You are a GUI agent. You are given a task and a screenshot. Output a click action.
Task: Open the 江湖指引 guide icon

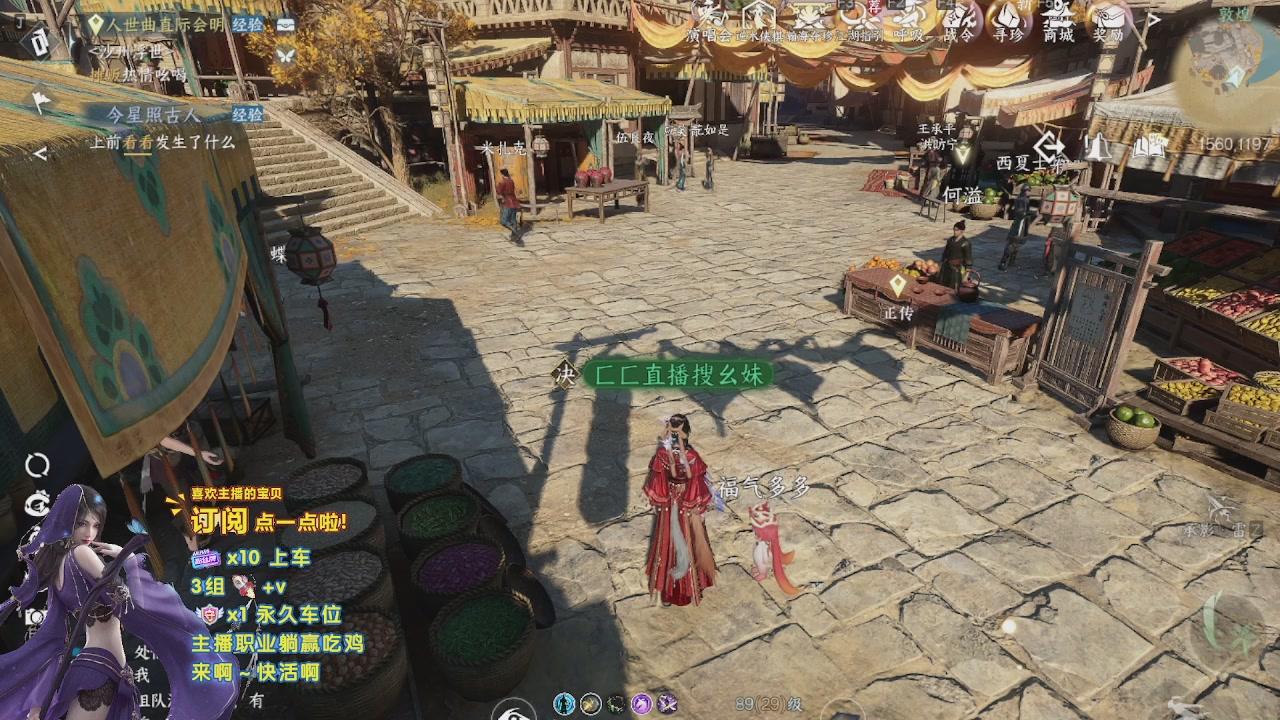point(860,19)
